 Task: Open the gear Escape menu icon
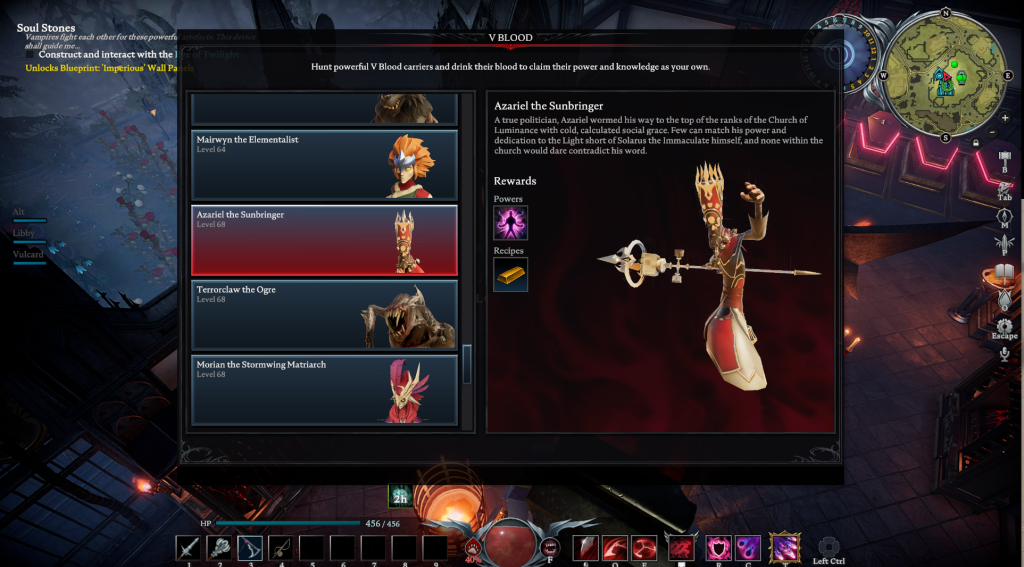pyautogui.click(x=1005, y=326)
